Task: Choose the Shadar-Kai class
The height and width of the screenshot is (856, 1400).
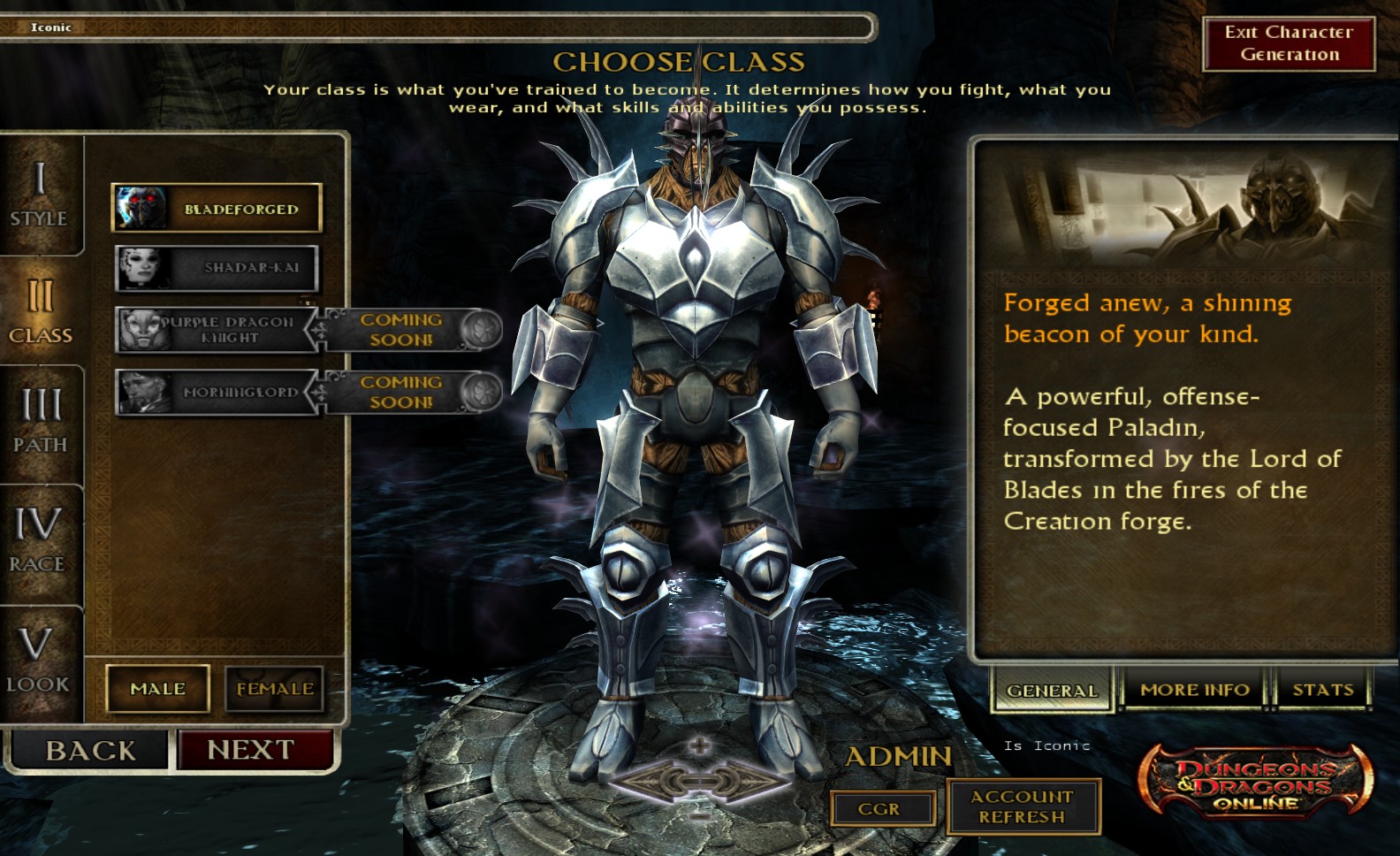Action: tap(217, 268)
